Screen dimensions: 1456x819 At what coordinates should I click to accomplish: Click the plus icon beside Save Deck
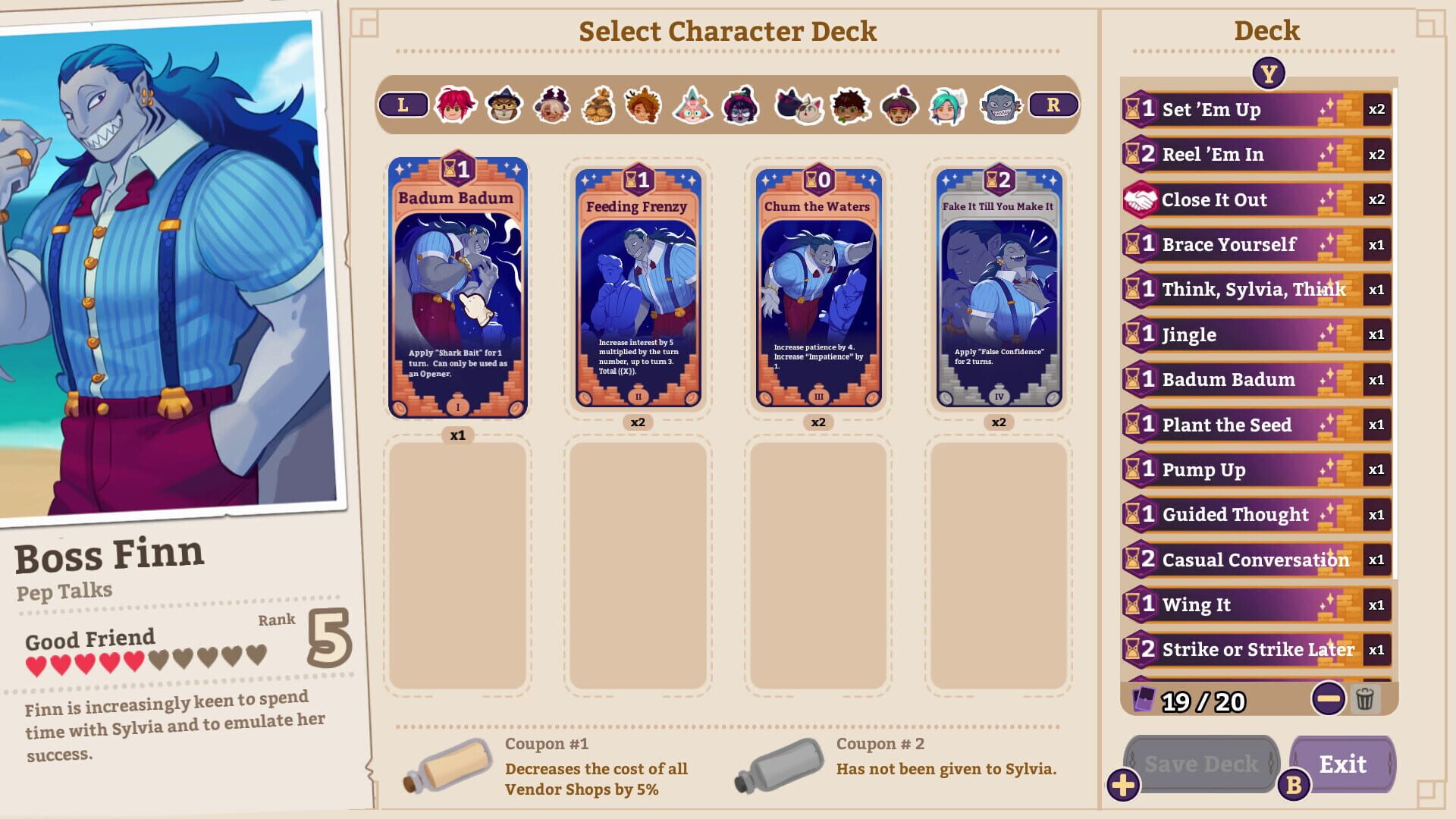(1123, 783)
